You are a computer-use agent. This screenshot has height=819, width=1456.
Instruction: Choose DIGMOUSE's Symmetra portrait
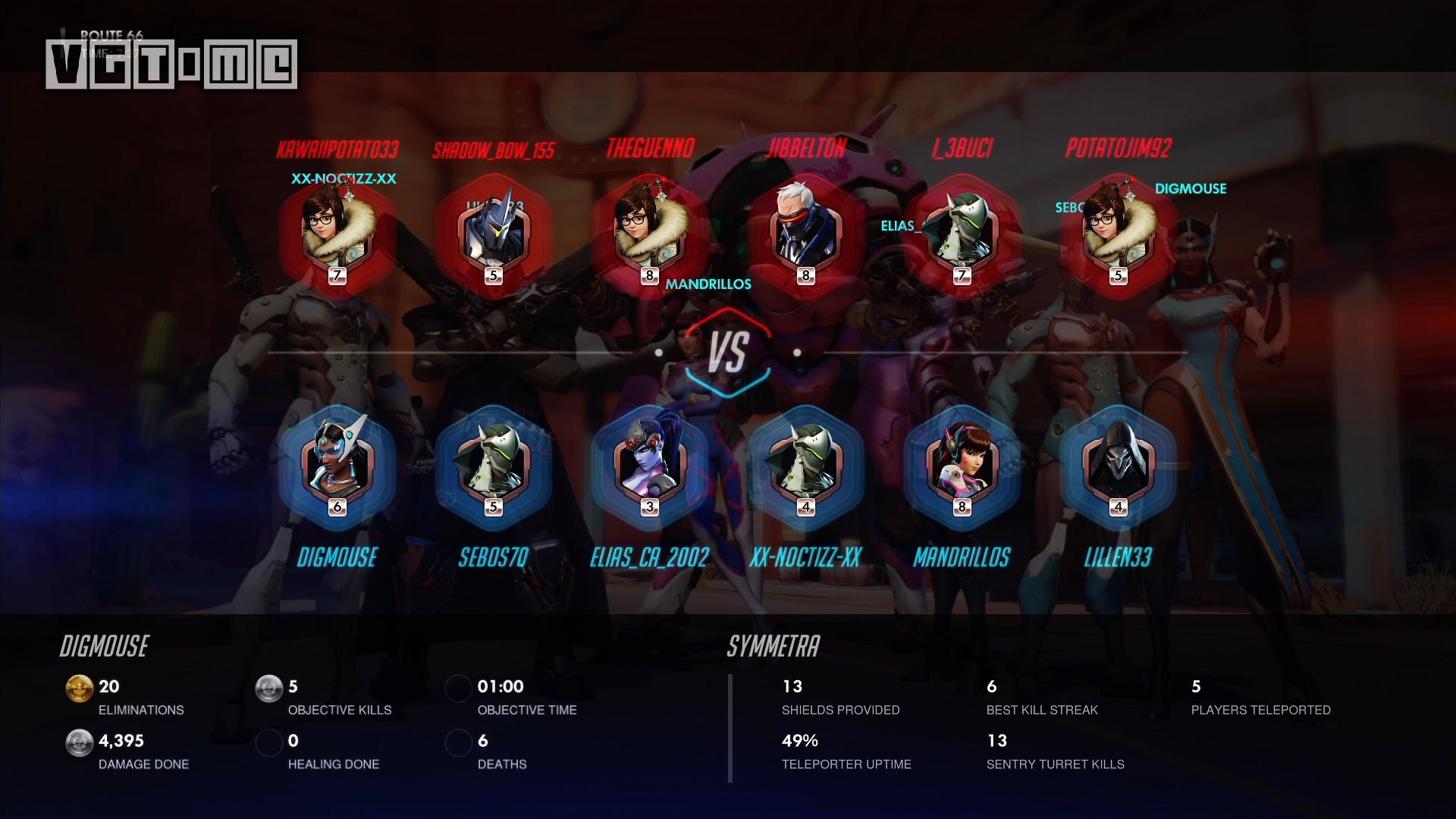point(337,464)
